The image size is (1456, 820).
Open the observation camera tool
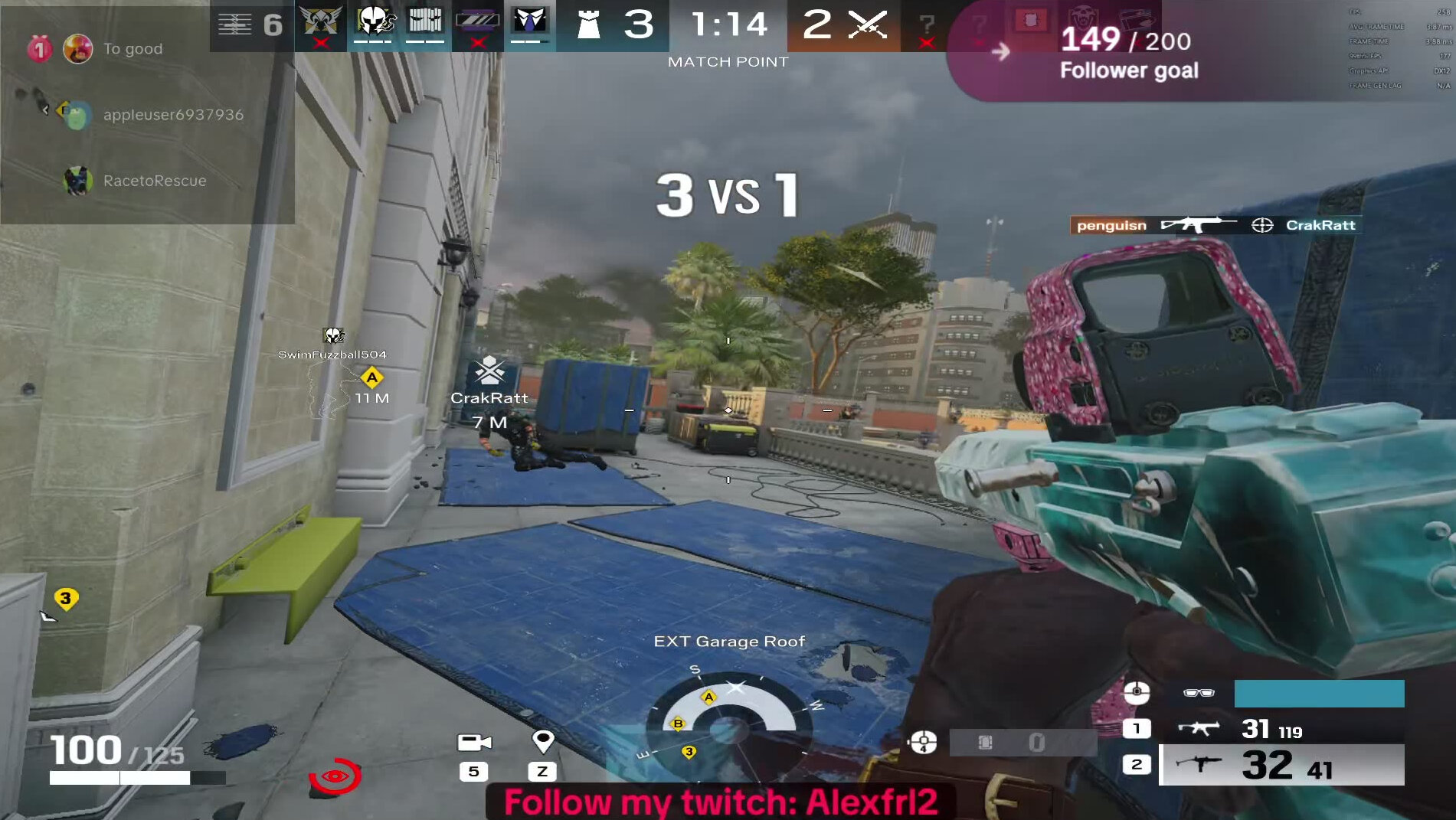click(474, 743)
